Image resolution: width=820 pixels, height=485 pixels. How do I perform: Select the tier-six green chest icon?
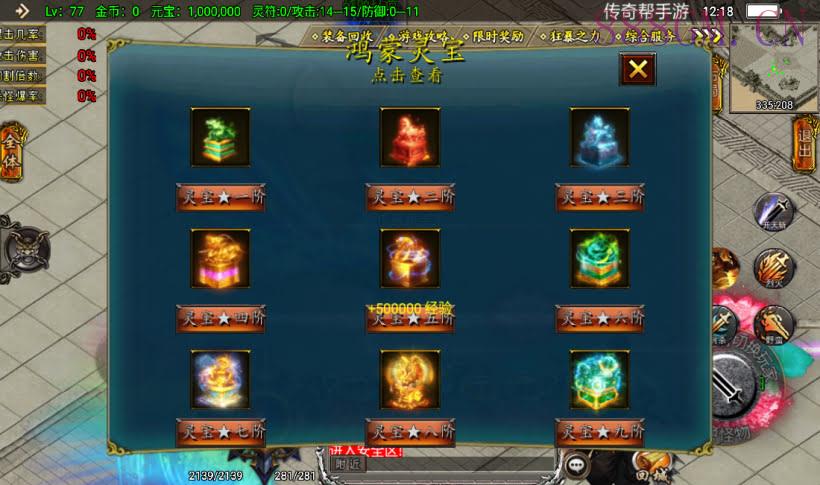point(600,259)
